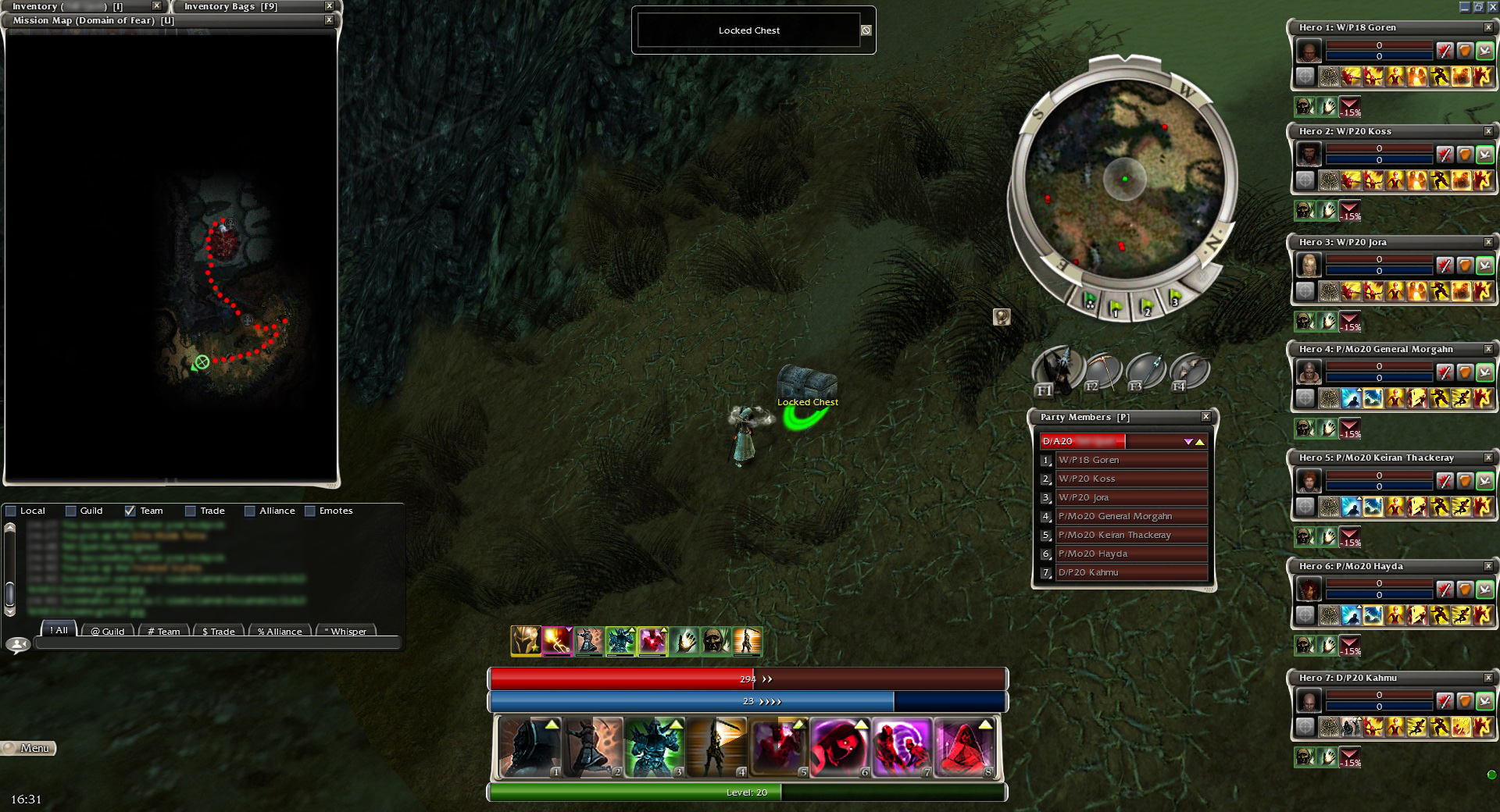Open the Menu button
This screenshot has height=812, width=1500.
pos(29,748)
